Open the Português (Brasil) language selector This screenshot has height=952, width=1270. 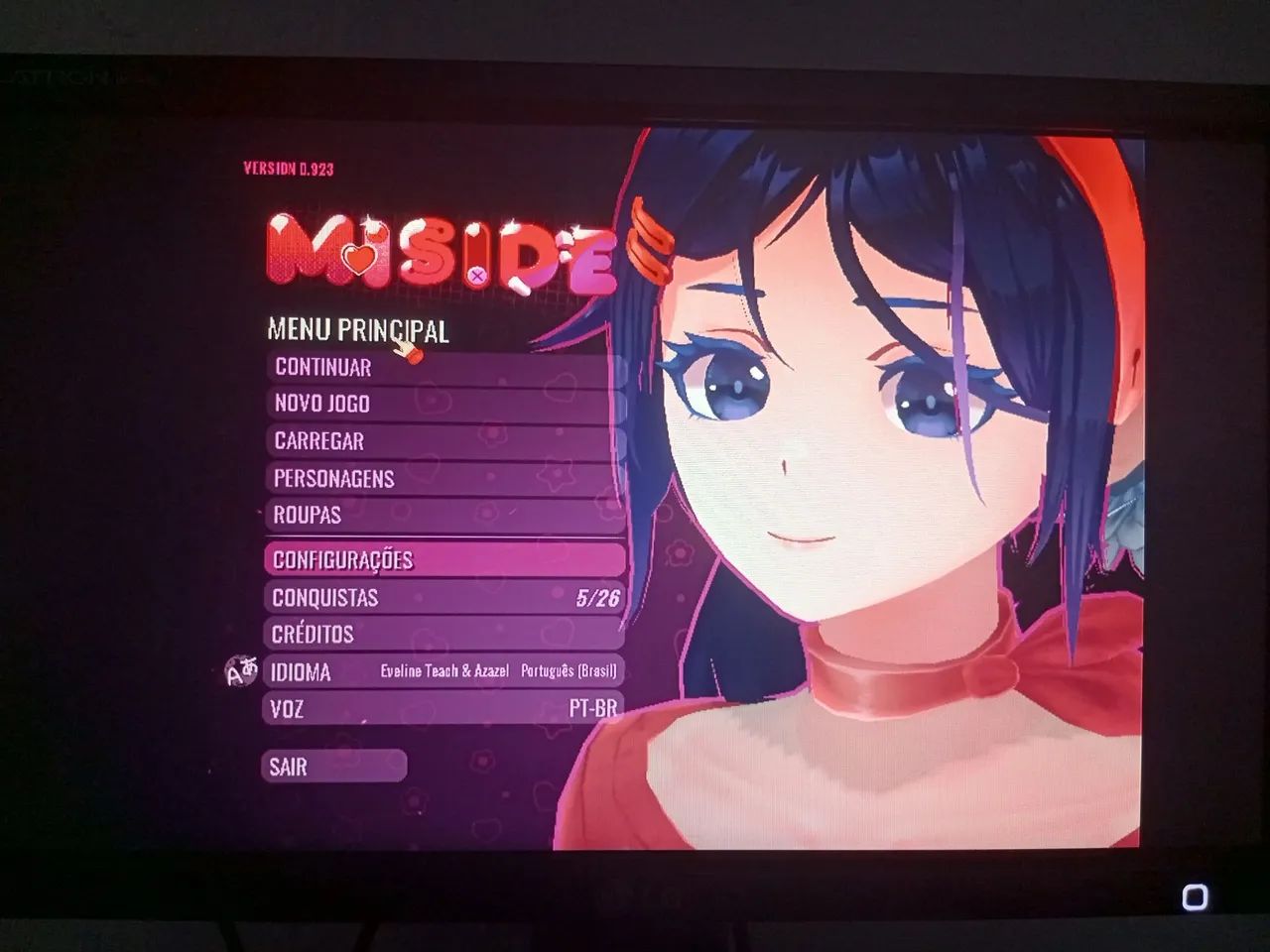571,672
